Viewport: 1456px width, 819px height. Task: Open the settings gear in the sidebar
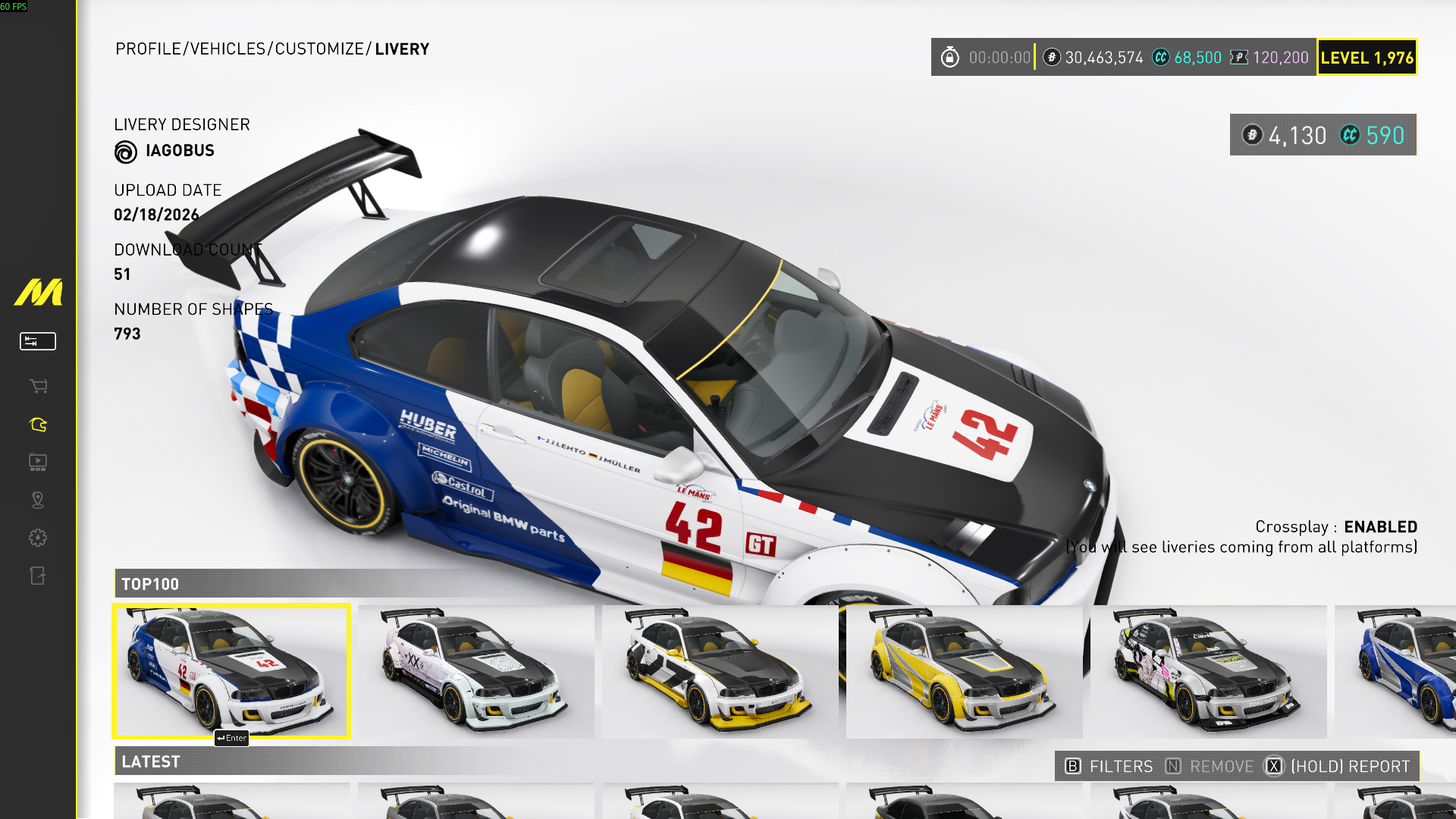(38, 538)
